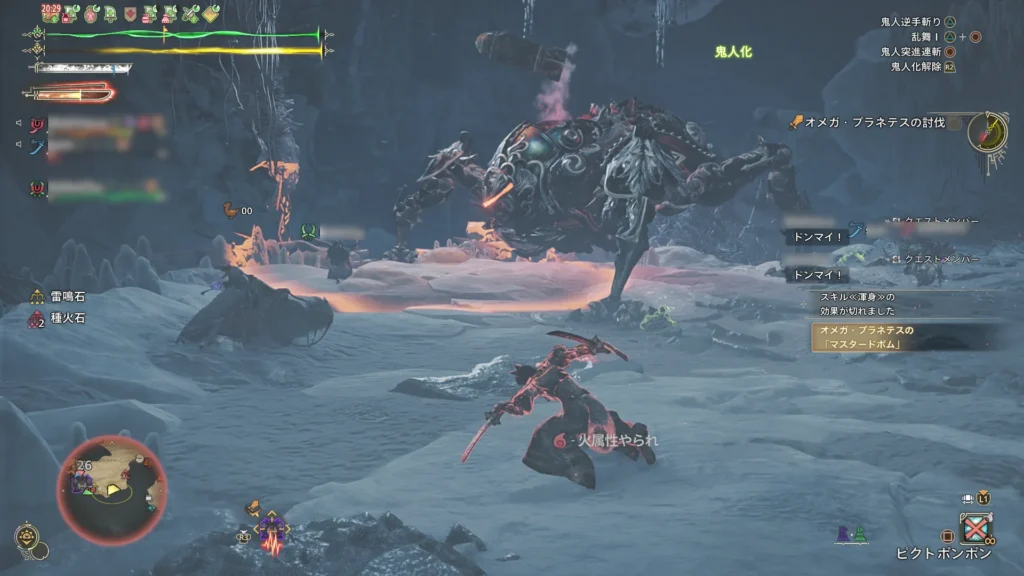Choose the 雷鳴石 slinger ammo
This screenshot has height=576, width=1024.
60,296
